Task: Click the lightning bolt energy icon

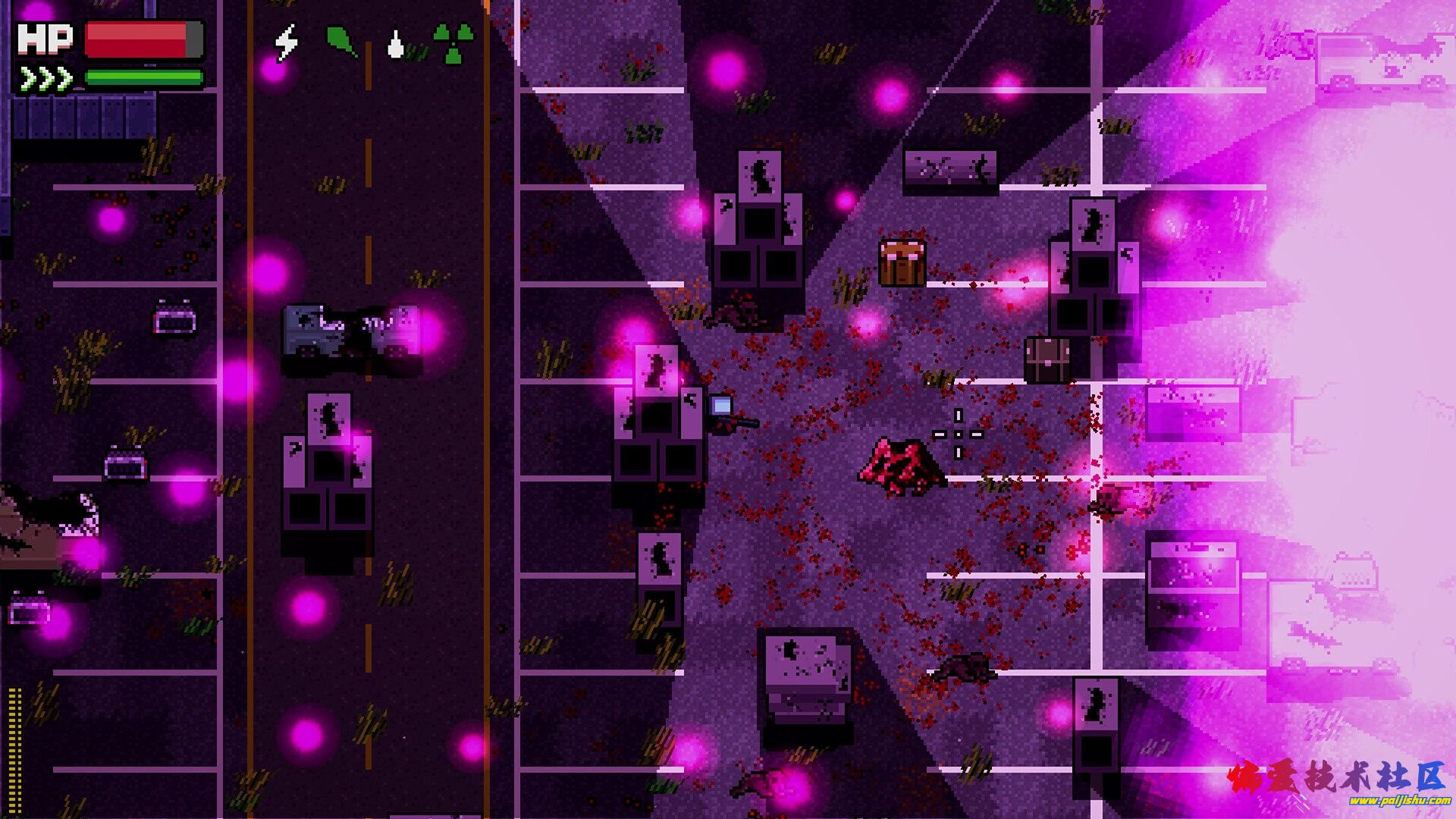Action: 287,42
